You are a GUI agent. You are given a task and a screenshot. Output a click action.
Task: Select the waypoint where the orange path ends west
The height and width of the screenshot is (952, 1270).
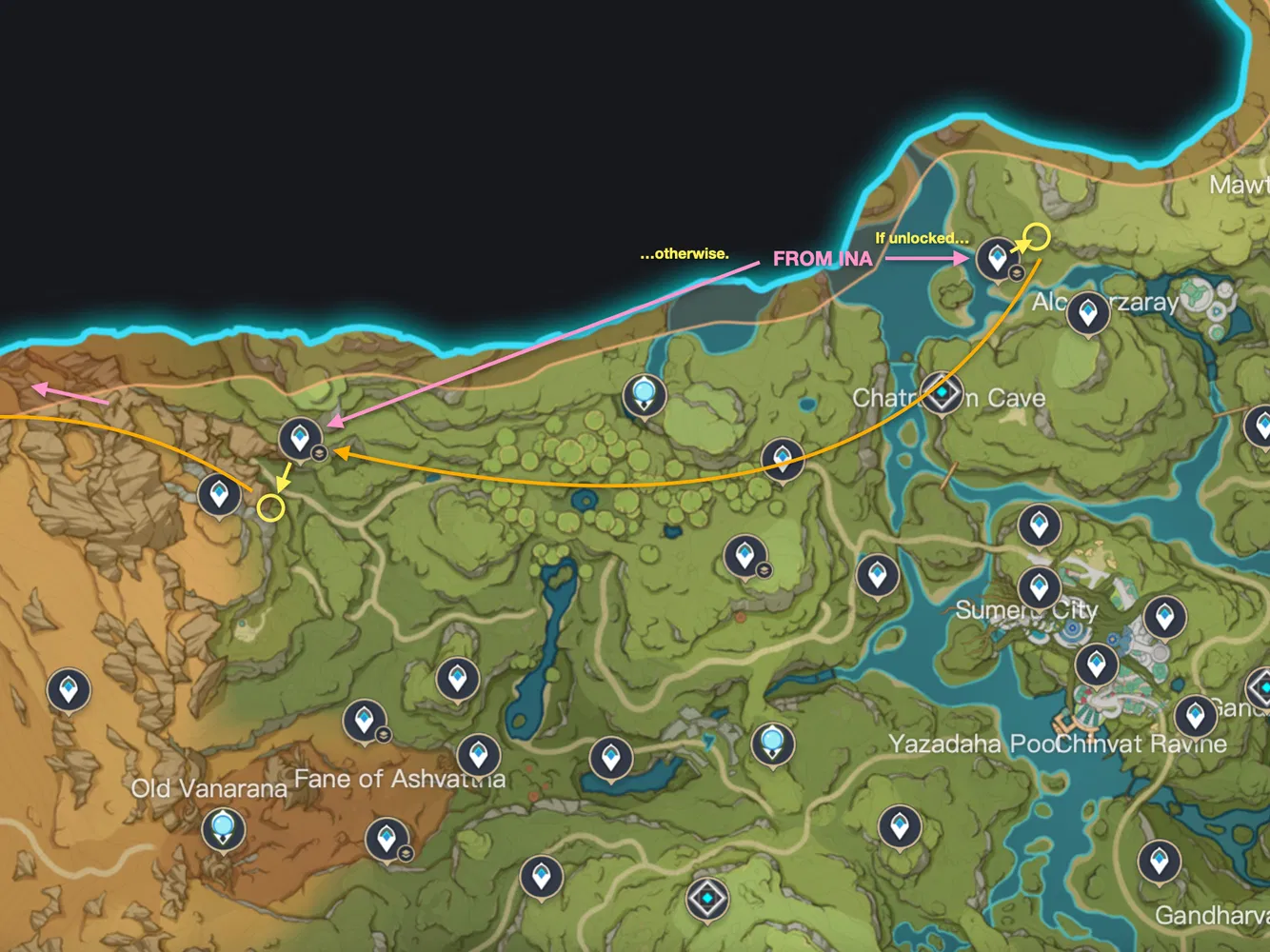pos(302,440)
